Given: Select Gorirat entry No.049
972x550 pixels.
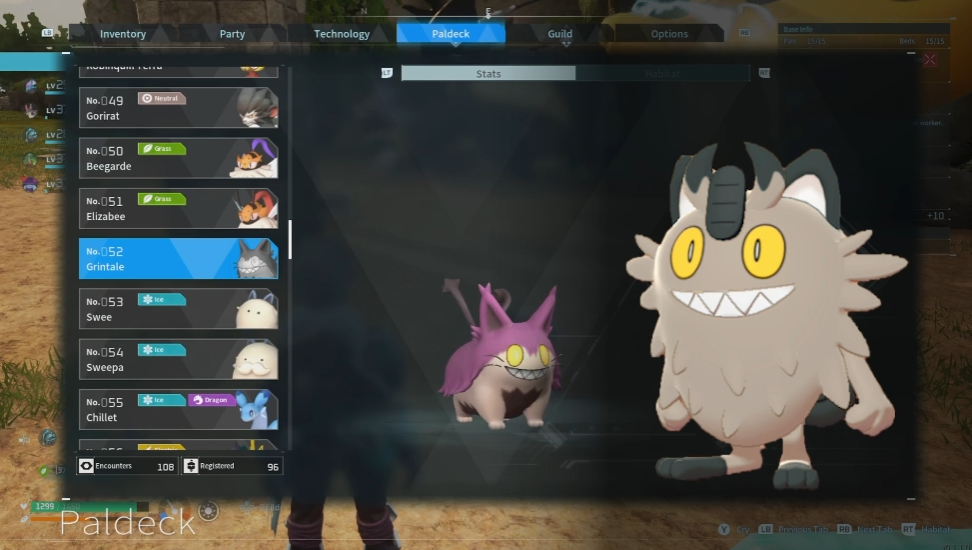Looking at the screenshot, I should (178, 108).
